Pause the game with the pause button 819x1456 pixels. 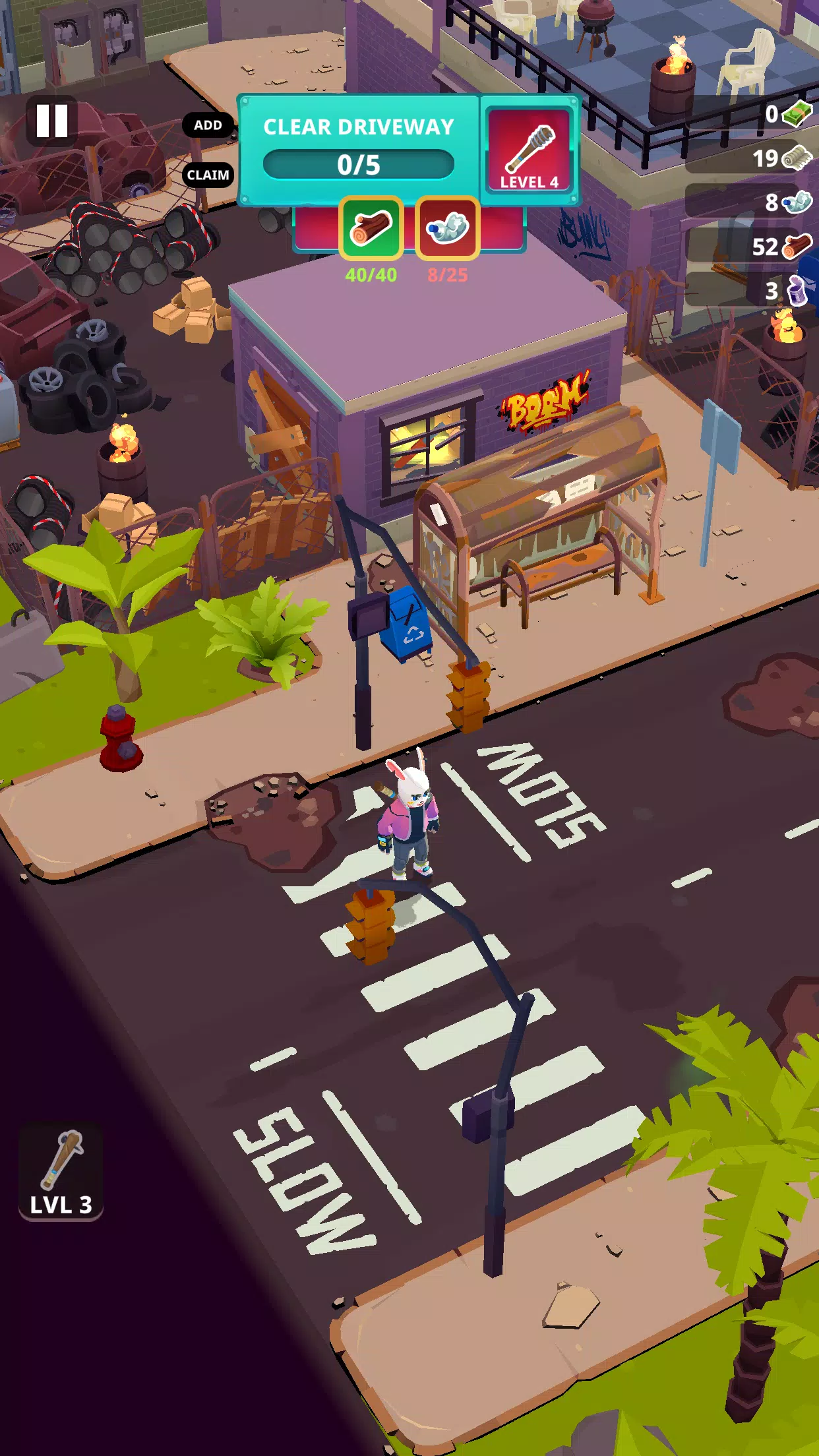click(52, 121)
